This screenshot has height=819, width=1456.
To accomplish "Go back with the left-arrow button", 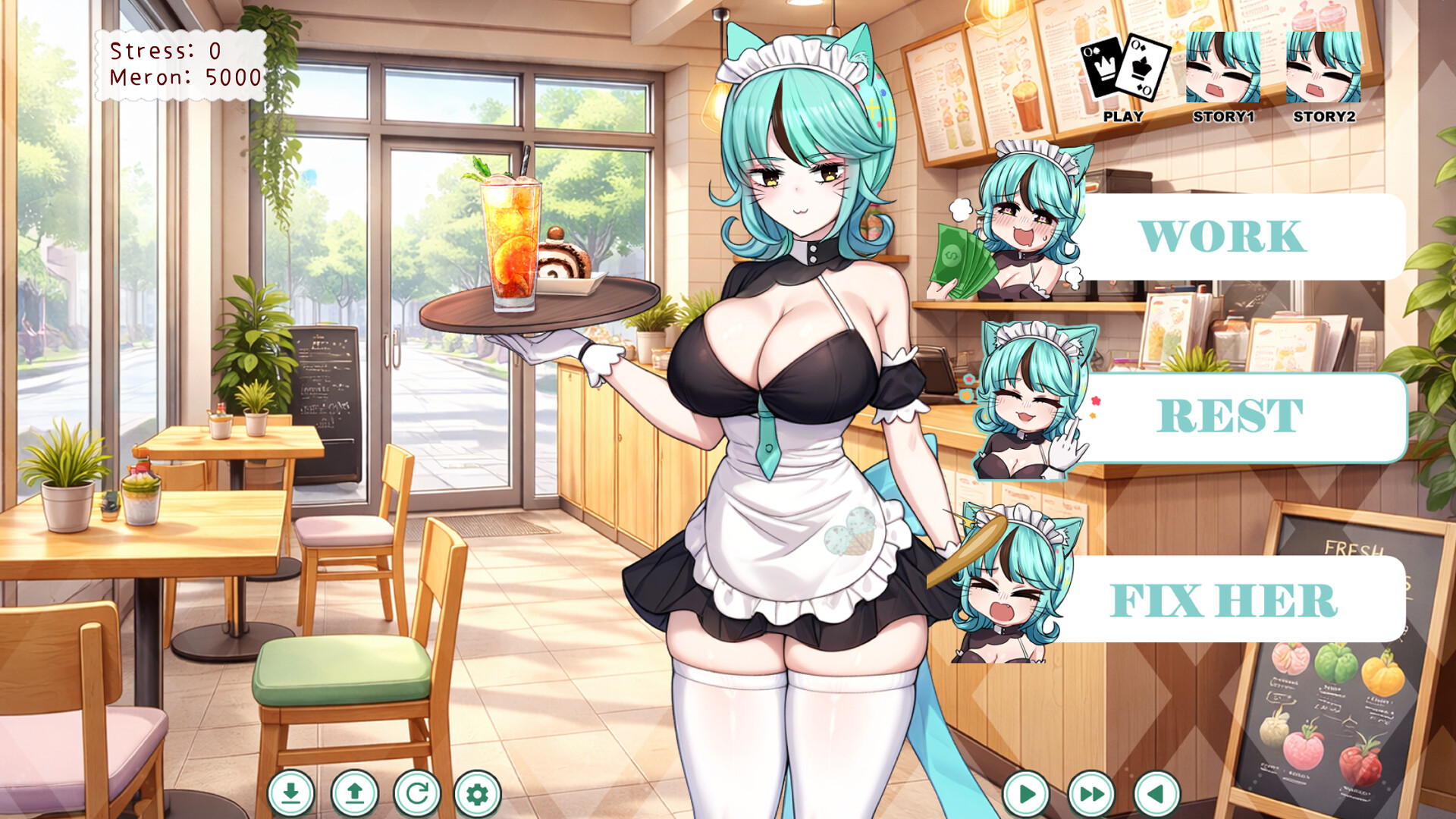I will point(1156,794).
